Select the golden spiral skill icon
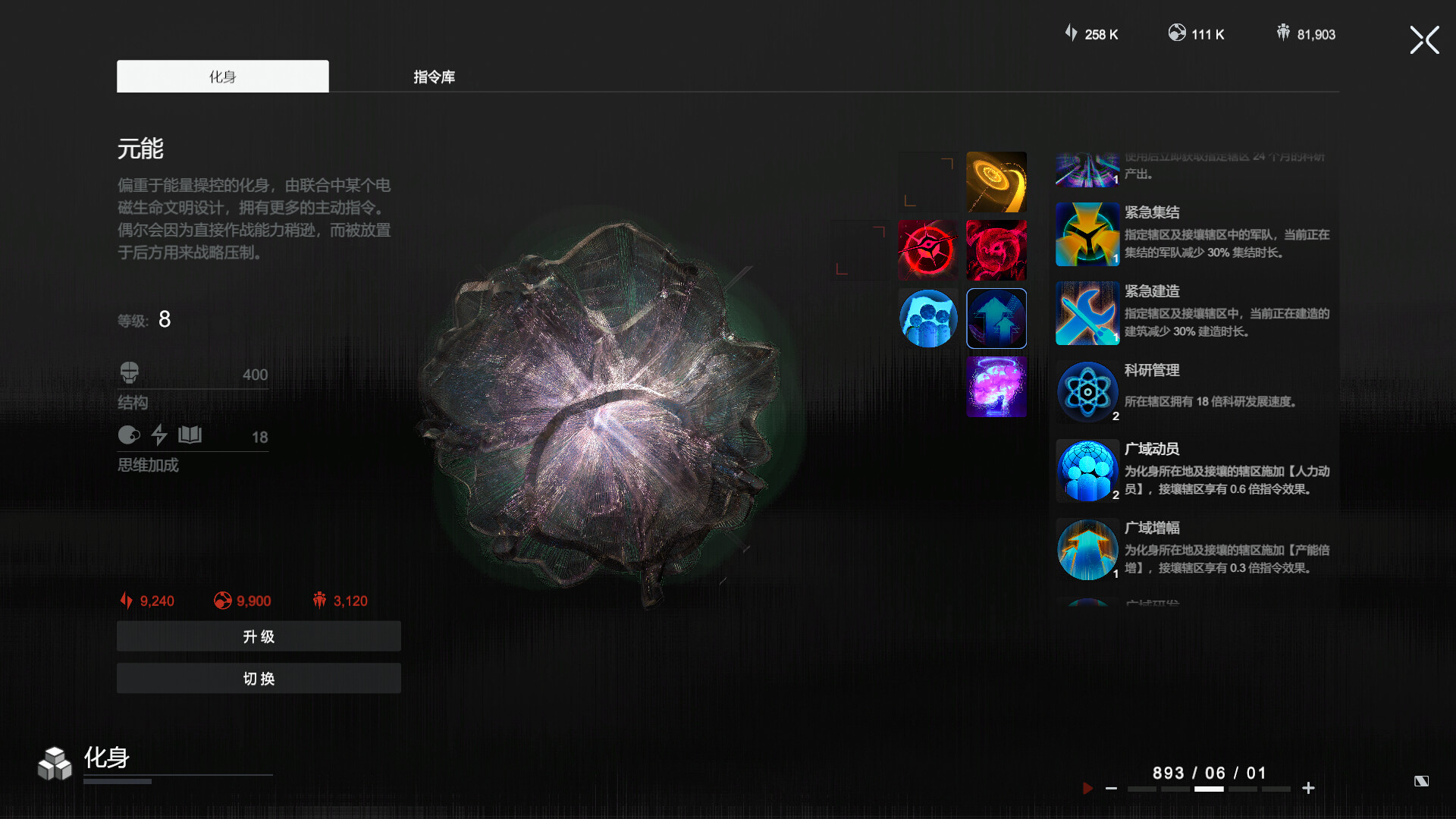 point(996,180)
